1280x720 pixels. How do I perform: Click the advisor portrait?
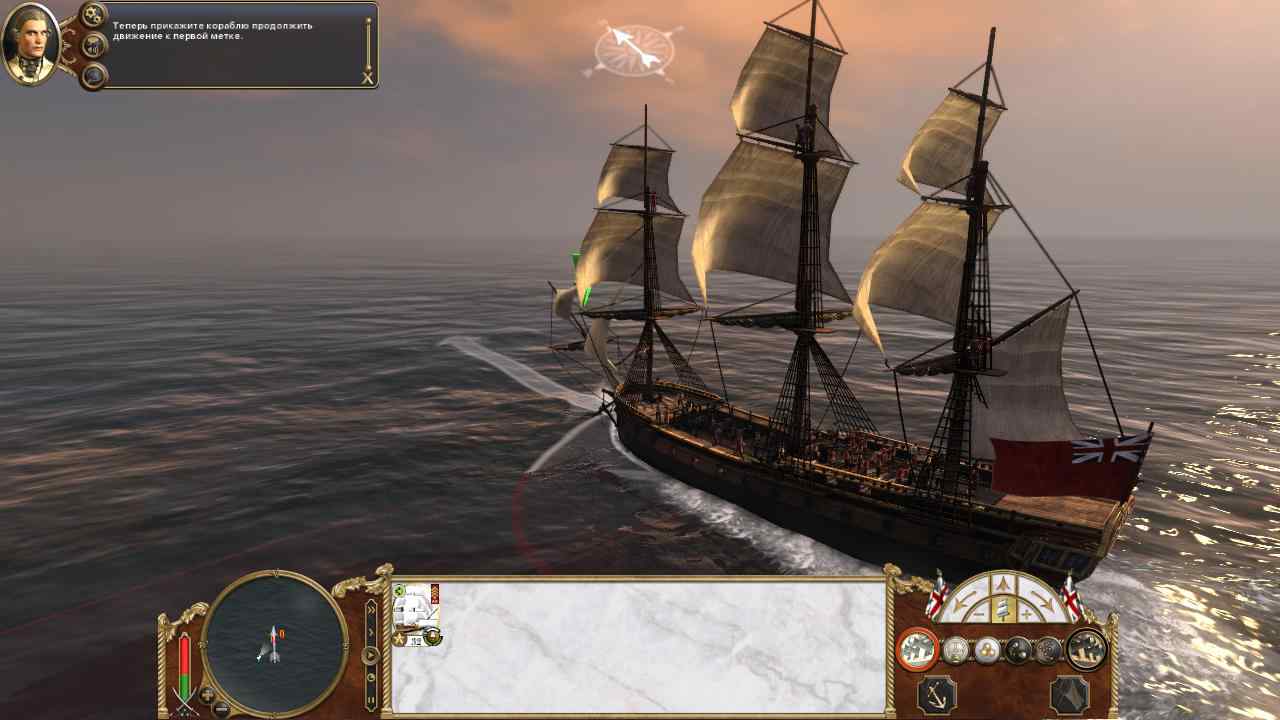click(32, 45)
